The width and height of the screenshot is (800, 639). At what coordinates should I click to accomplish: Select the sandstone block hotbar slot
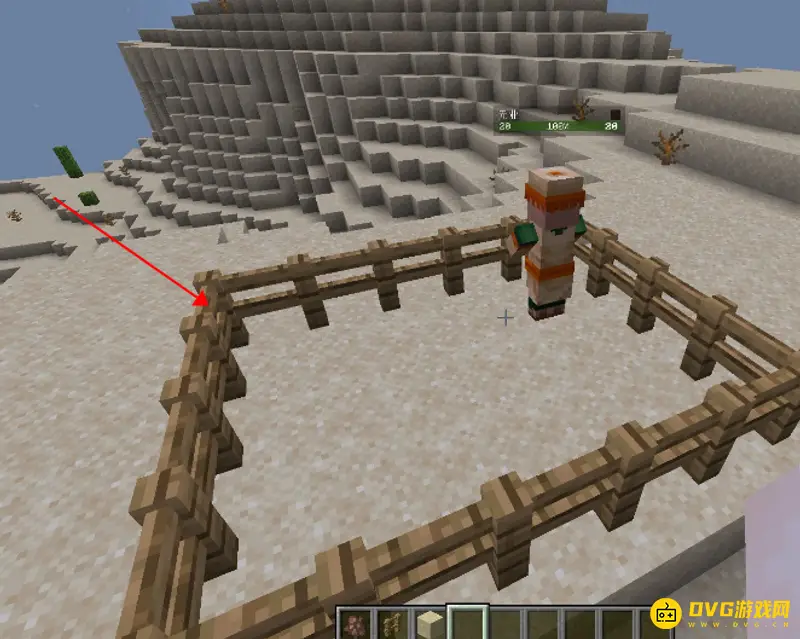pos(430,625)
